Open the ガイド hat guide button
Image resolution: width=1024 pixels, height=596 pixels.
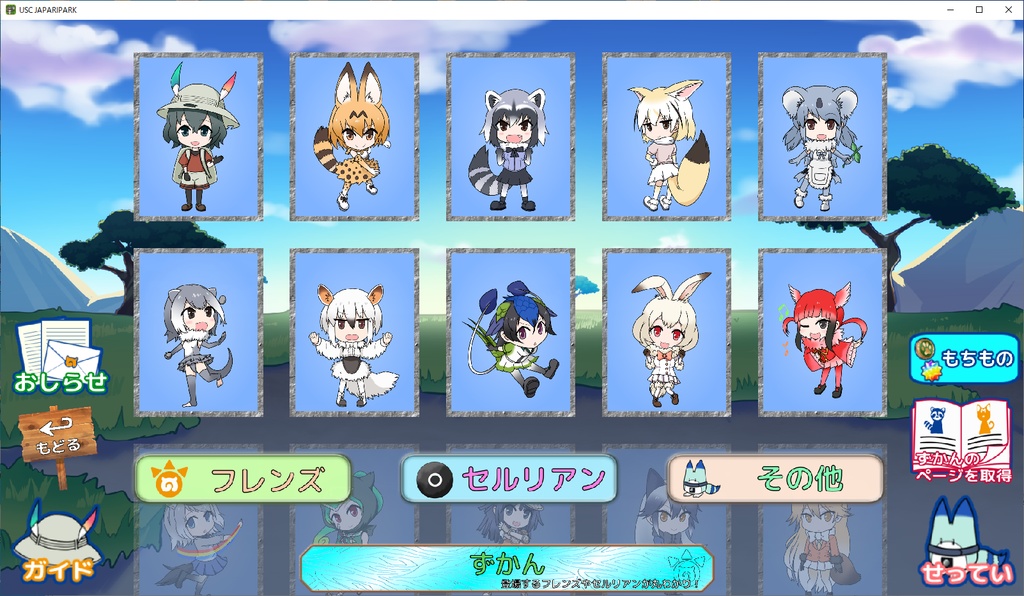pos(56,545)
